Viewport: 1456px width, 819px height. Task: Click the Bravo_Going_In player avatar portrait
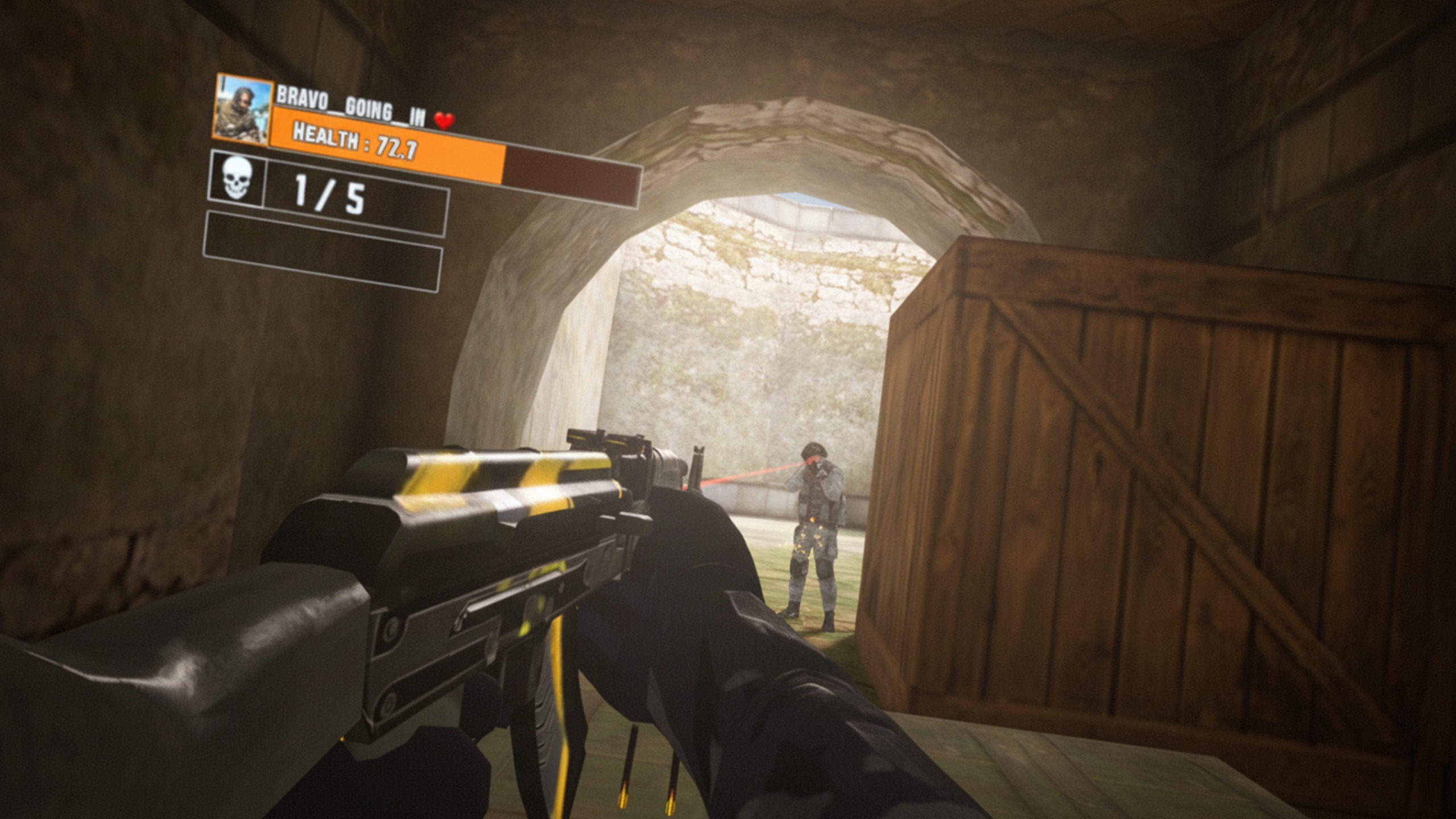pos(242,110)
